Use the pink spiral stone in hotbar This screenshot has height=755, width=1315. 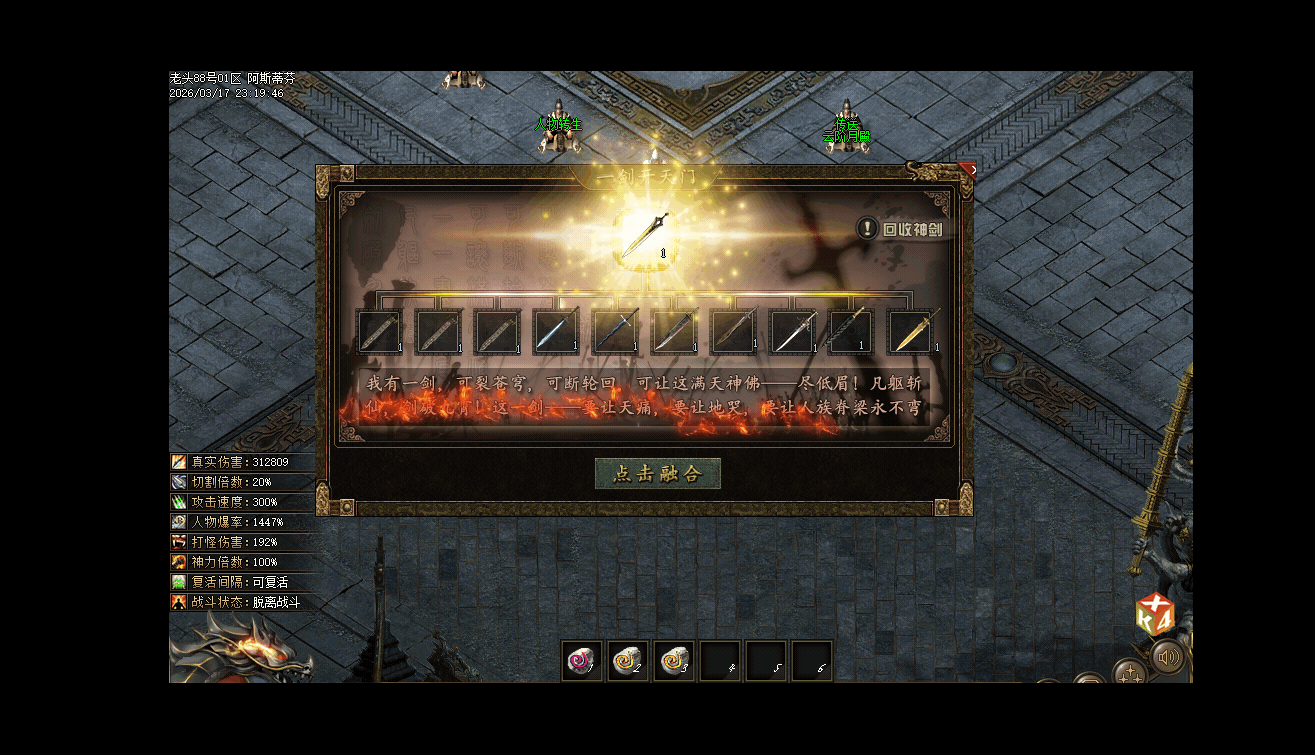click(x=581, y=660)
